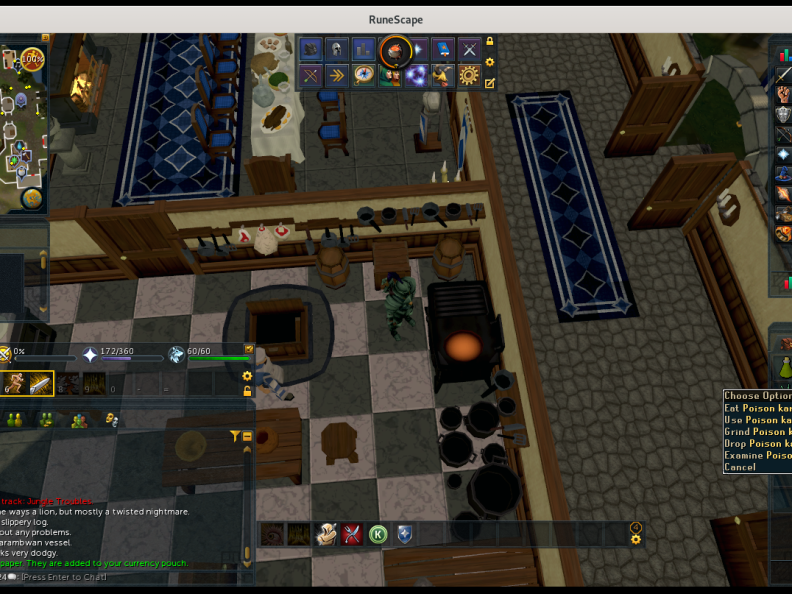Open the backpack icon in the ribbon
792x594 pixels.
pos(311,48)
